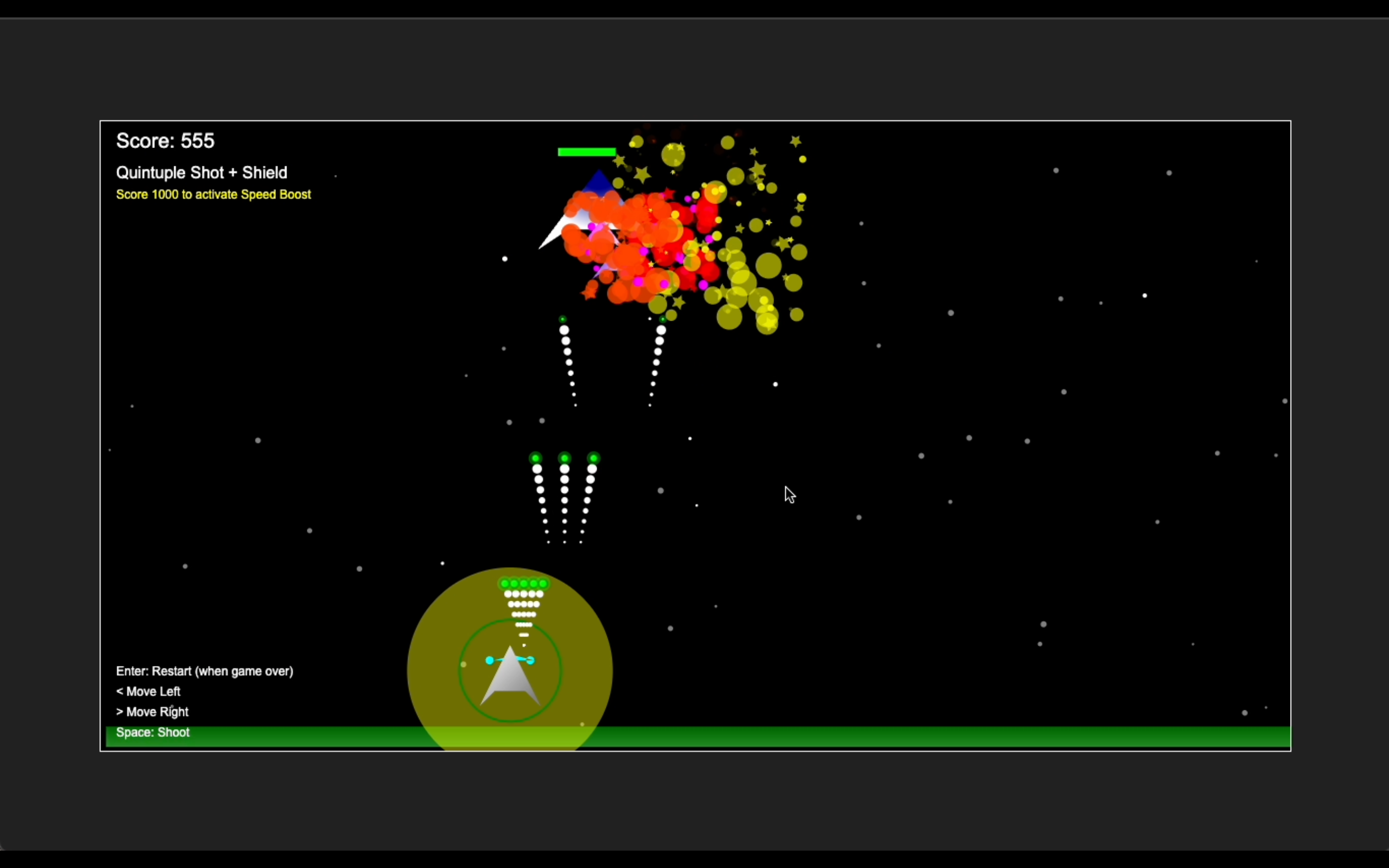The image size is (1389, 868).
Task: Click the Score: 555 heading
Action: (x=165, y=140)
